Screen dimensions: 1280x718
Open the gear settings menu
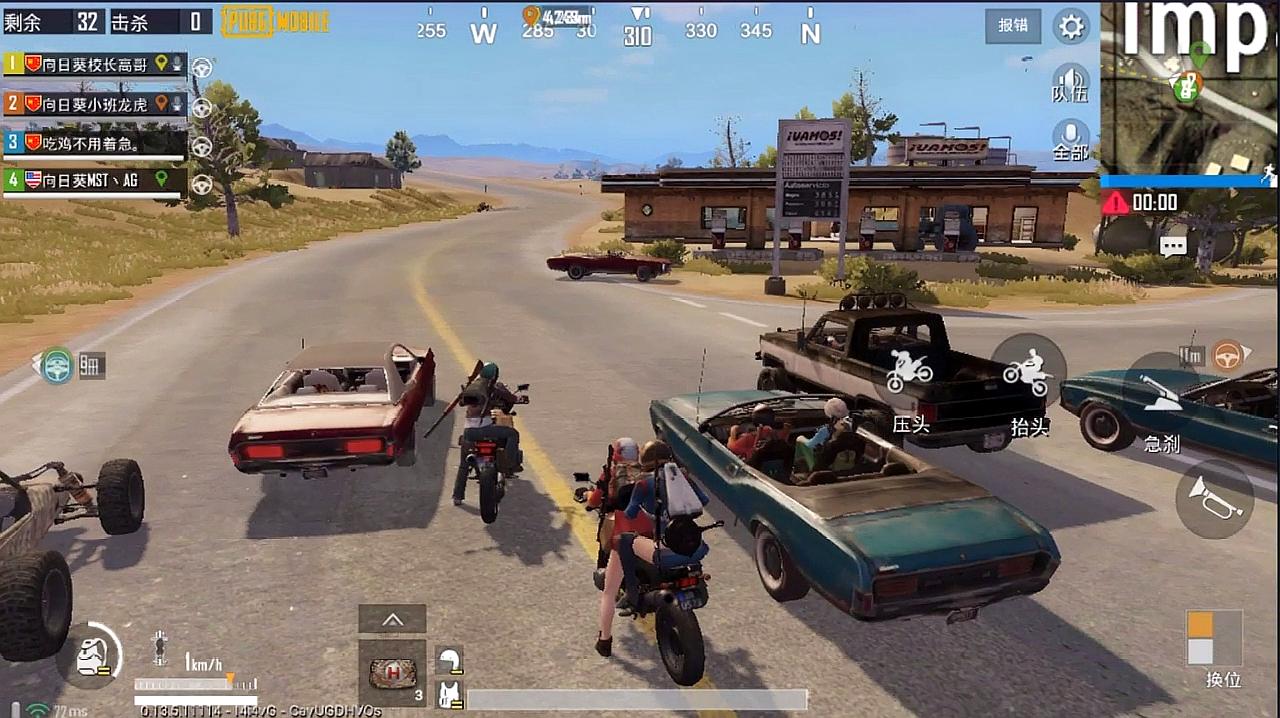tap(1071, 26)
